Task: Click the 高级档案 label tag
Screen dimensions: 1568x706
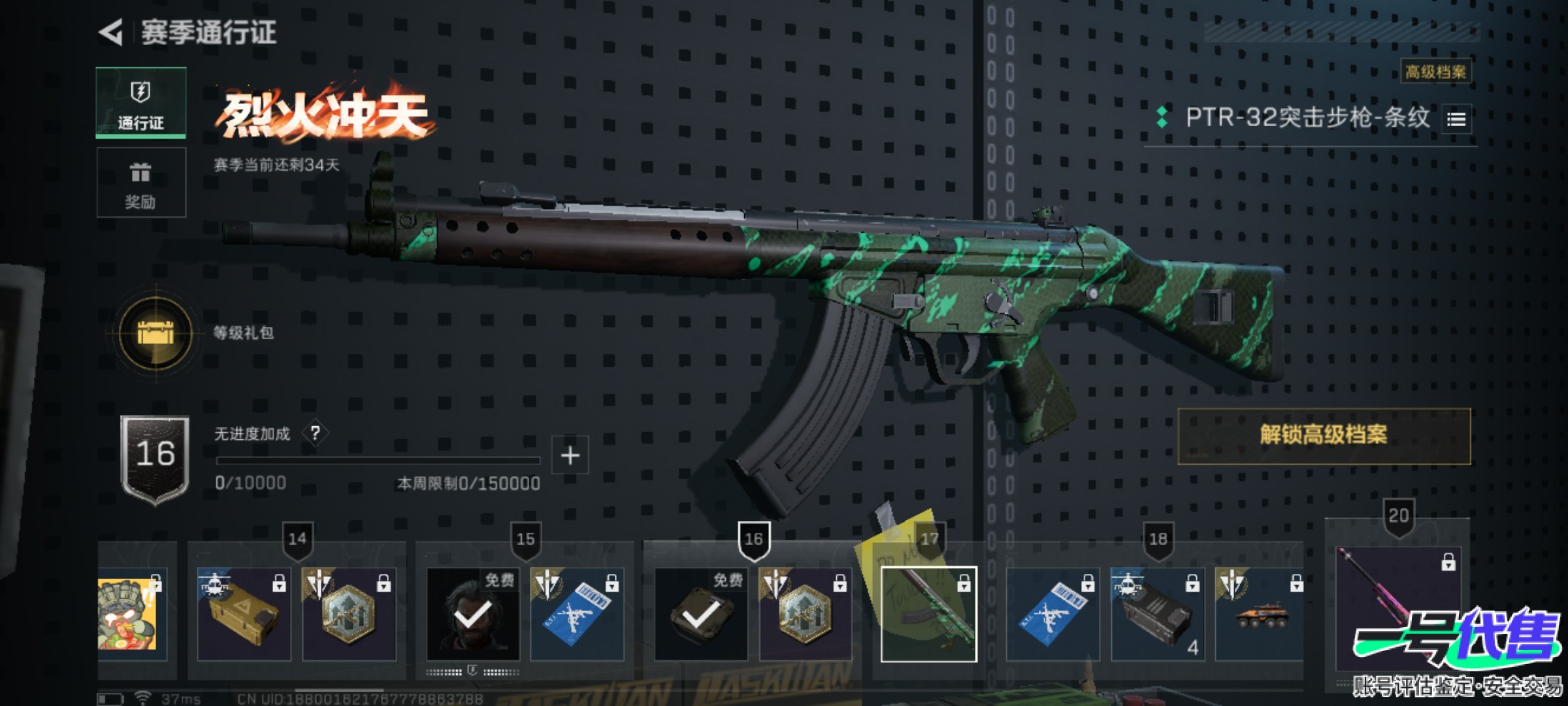Action: (x=1435, y=72)
